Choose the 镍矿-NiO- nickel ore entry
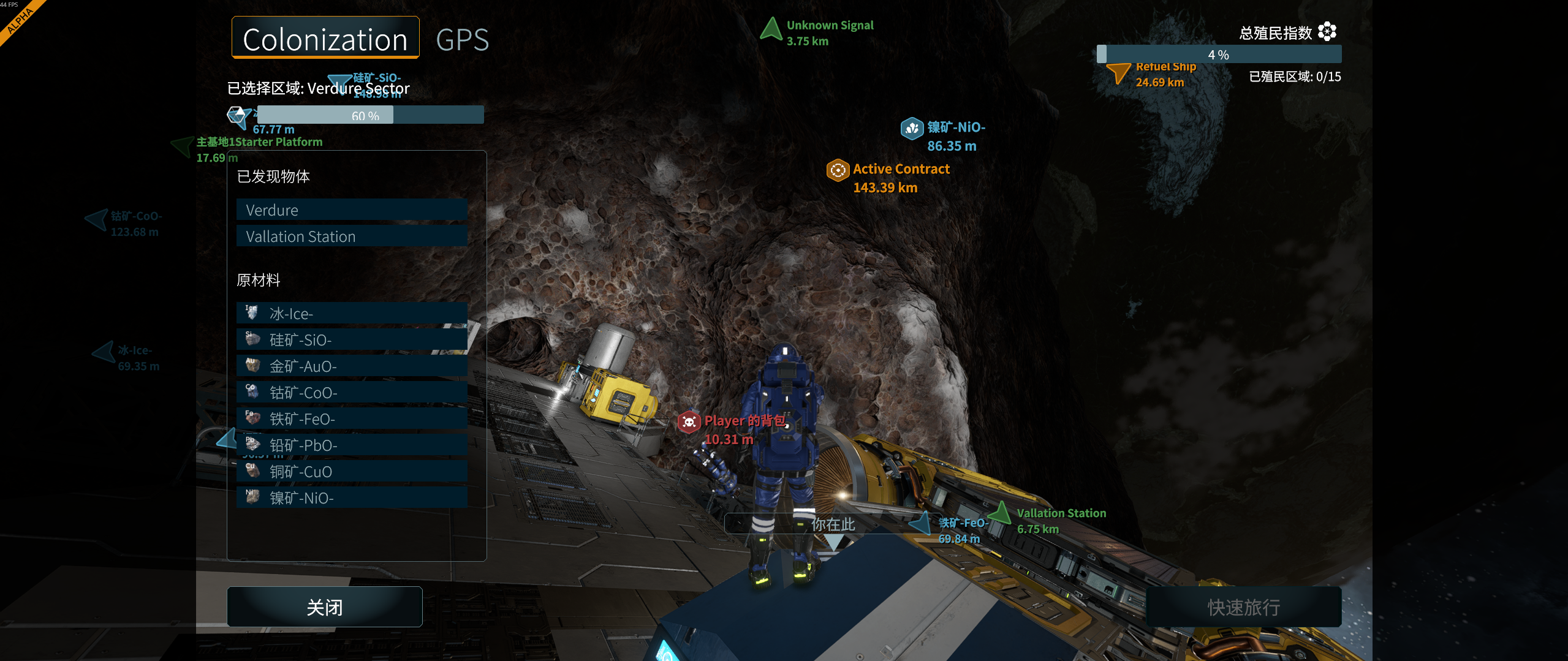The image size is (1568, 661). point(352,498)
